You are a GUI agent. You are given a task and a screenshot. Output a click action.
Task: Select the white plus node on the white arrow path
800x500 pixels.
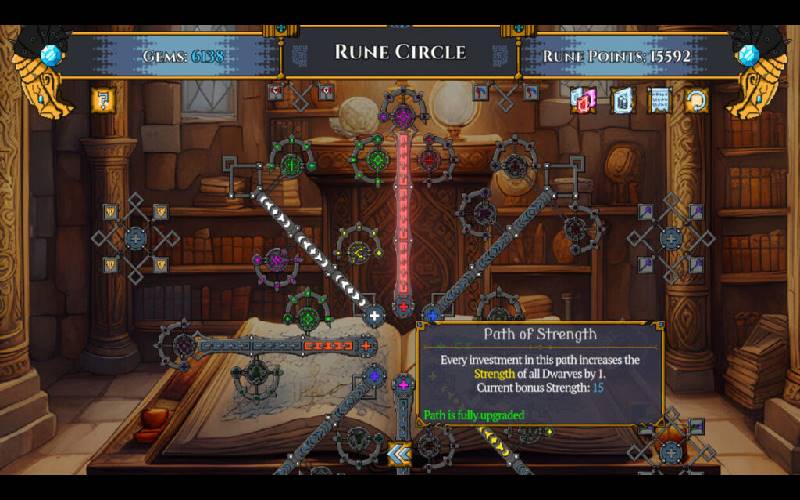coord(375,315)
